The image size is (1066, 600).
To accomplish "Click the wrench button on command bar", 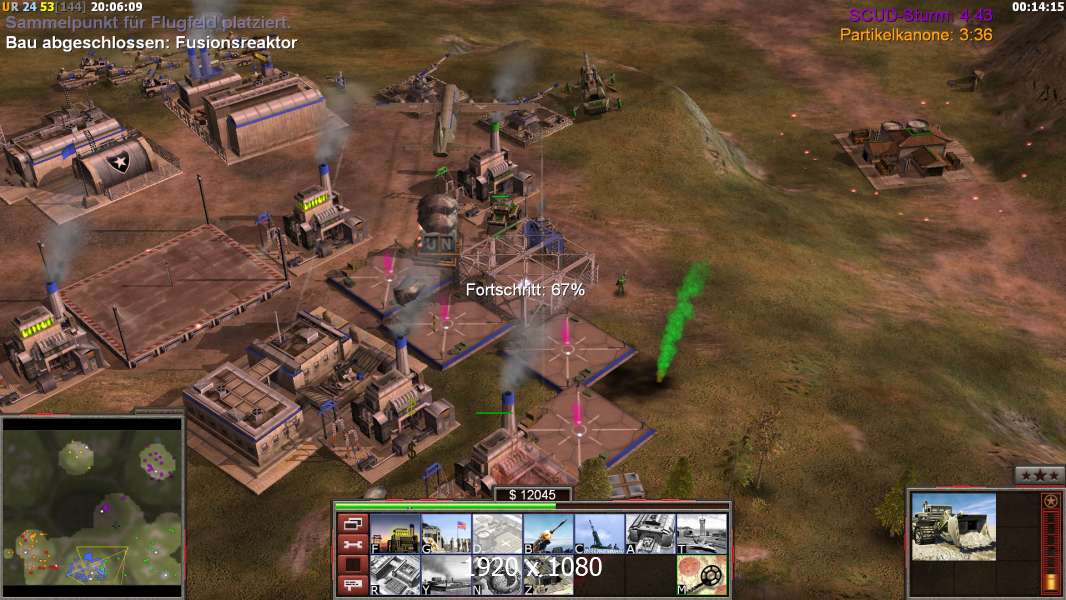I will pos(352,544).
